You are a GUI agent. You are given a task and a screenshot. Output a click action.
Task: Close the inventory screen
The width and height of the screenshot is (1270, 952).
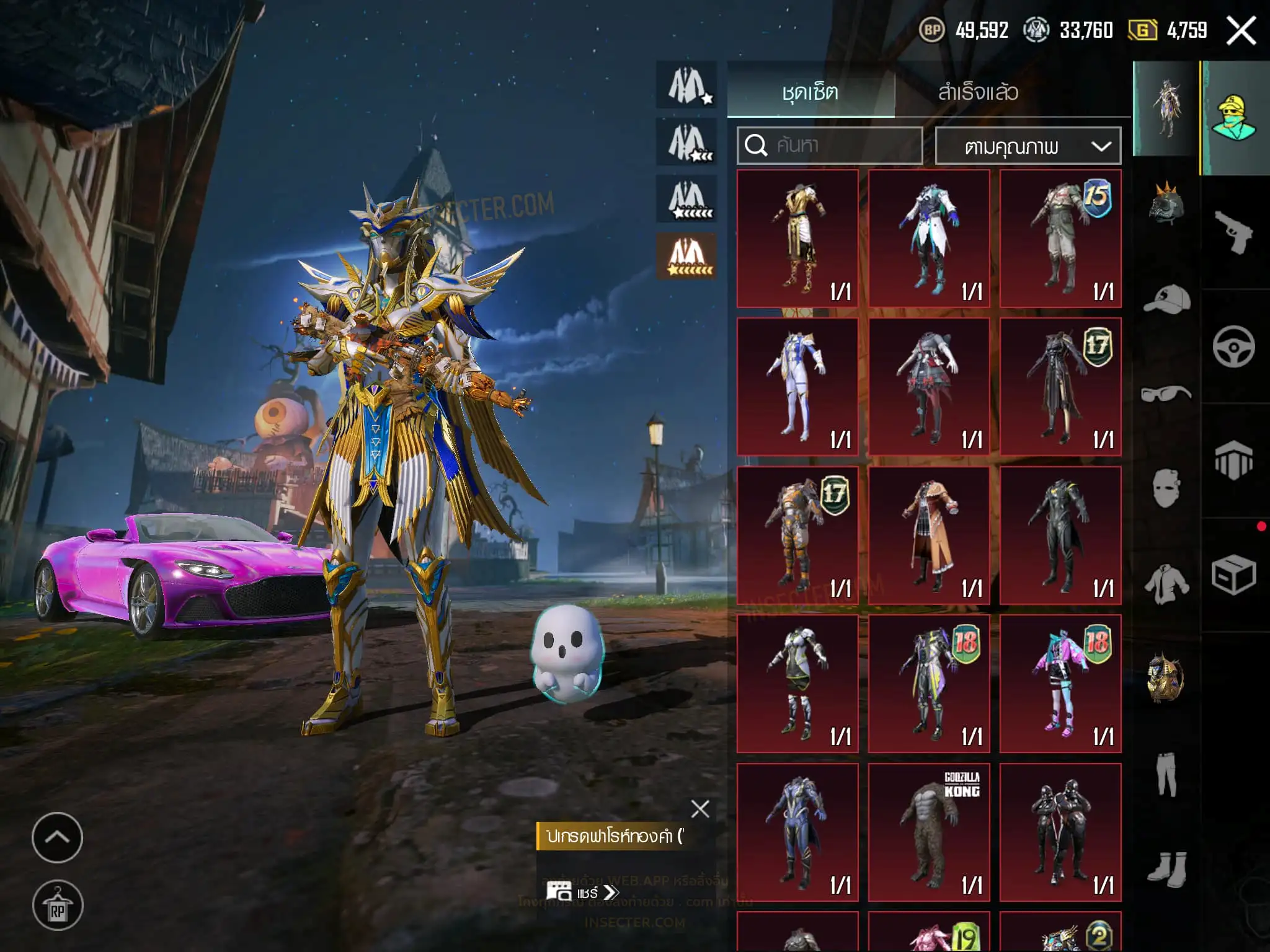(1241, 30)
